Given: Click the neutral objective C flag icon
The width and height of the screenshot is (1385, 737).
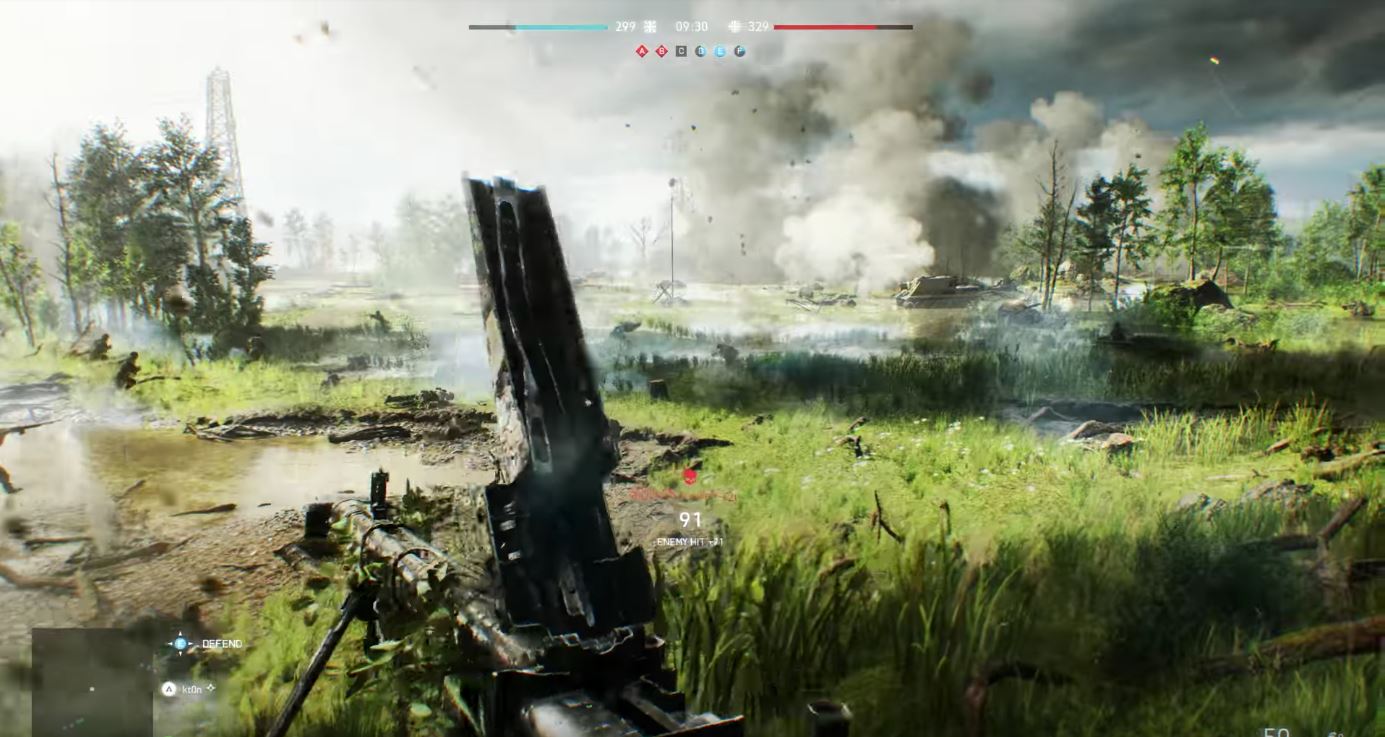Looking at the screenshot, I should click(681, 51).
